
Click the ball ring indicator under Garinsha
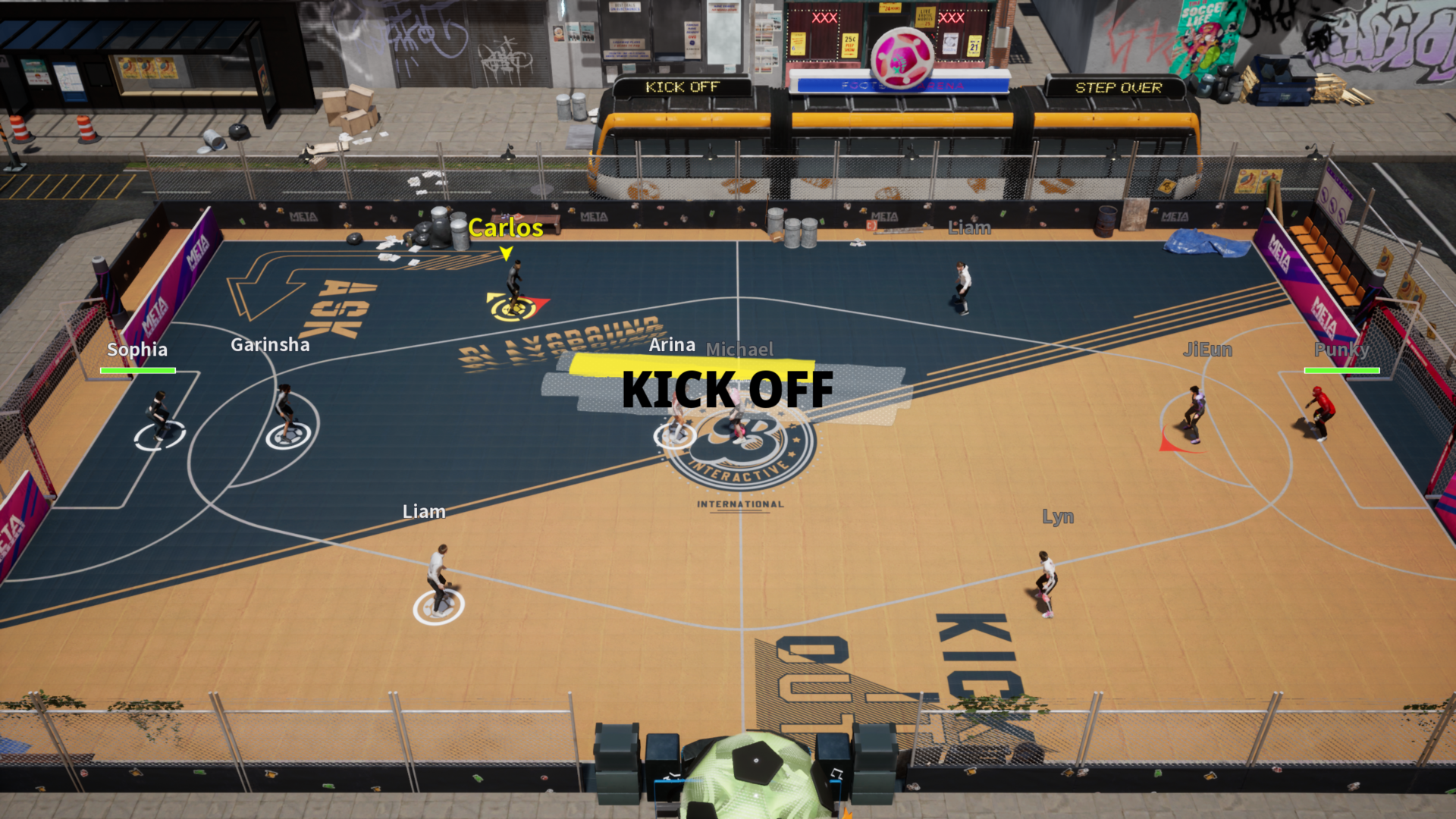pos(288,435)
